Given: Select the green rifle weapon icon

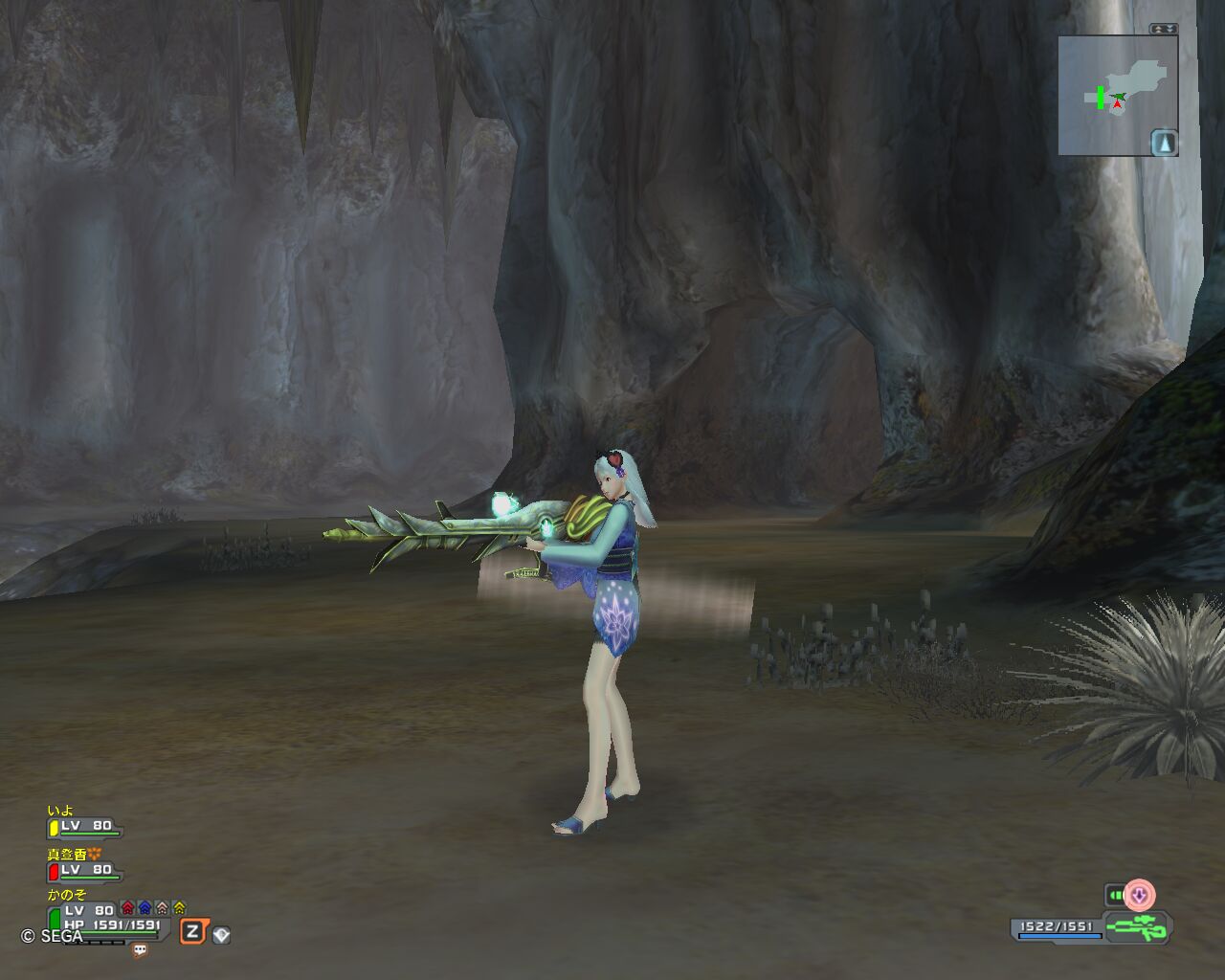Looking at the screenshot, I should tap(1136, 927).
